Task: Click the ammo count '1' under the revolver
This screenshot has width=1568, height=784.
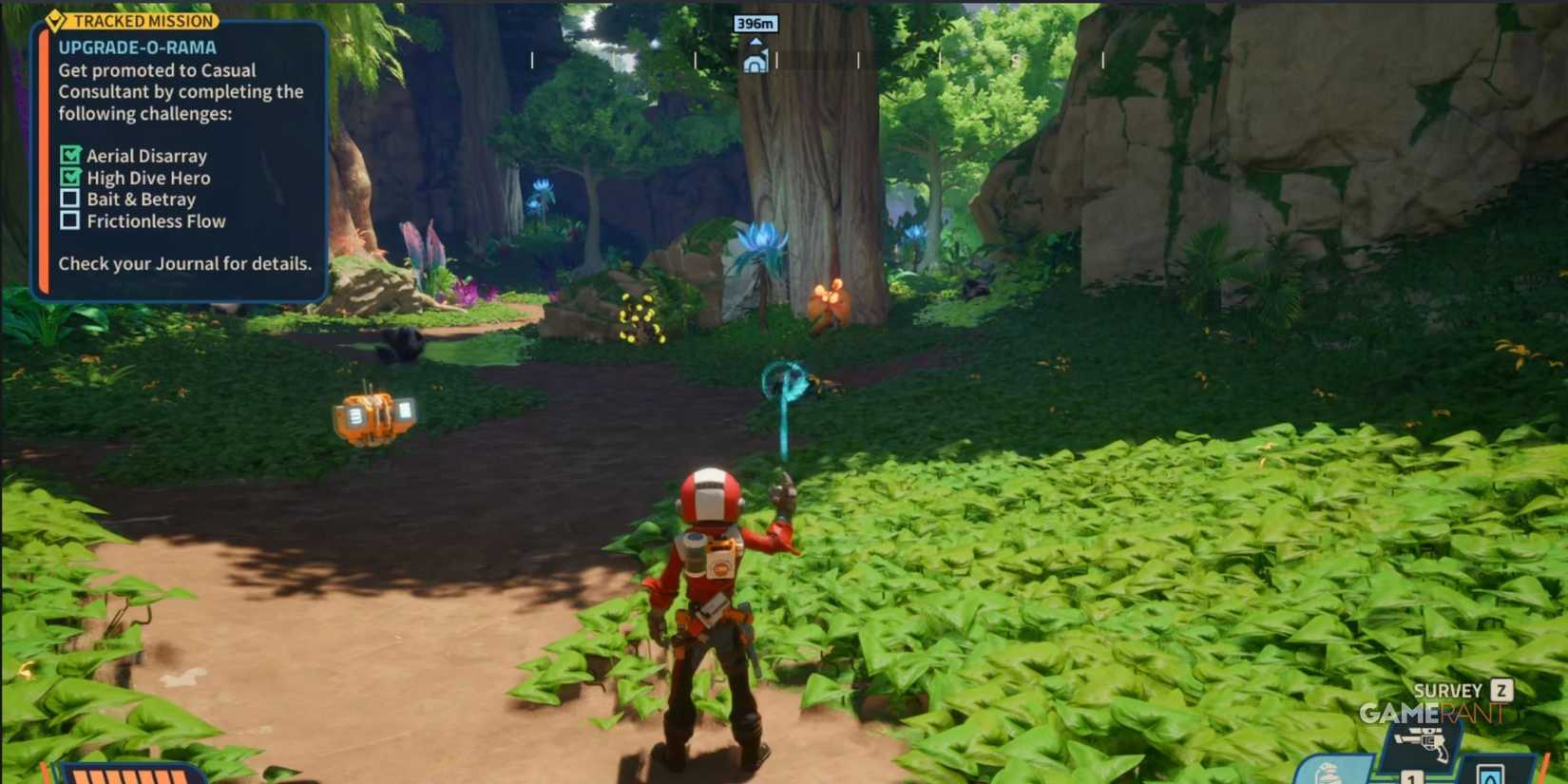Action: coord(1409,777)
